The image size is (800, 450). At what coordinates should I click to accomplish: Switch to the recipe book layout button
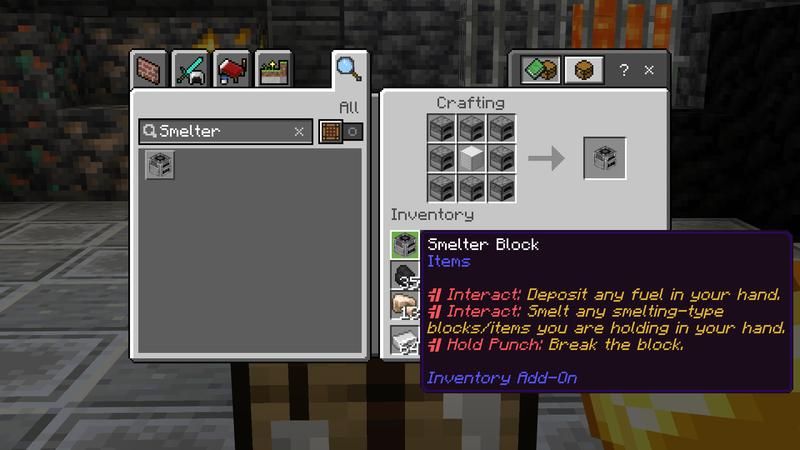[x=540, y=71]
